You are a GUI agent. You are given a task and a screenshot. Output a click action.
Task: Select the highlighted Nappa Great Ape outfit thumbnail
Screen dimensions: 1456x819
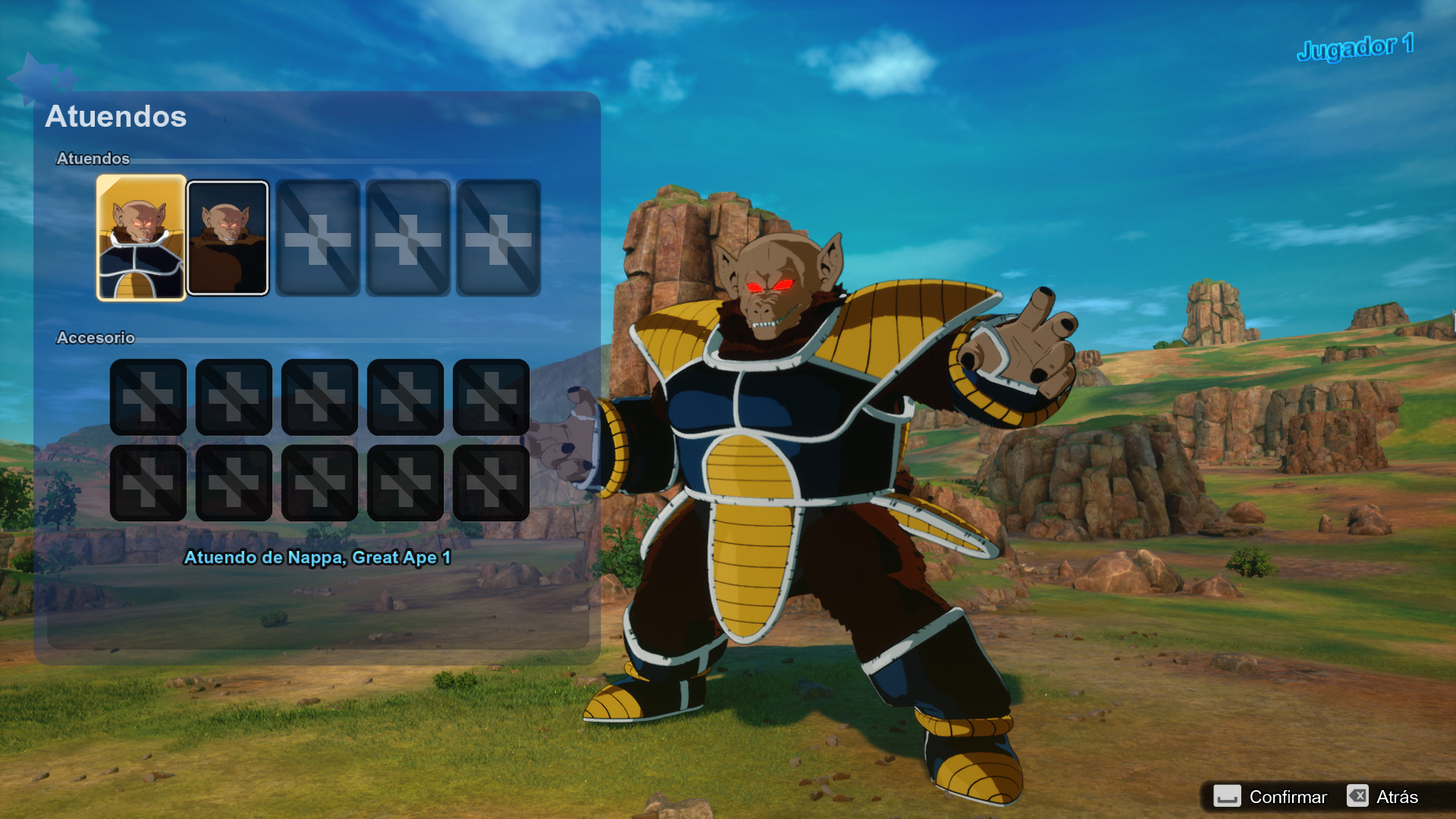tap(140, 239)
